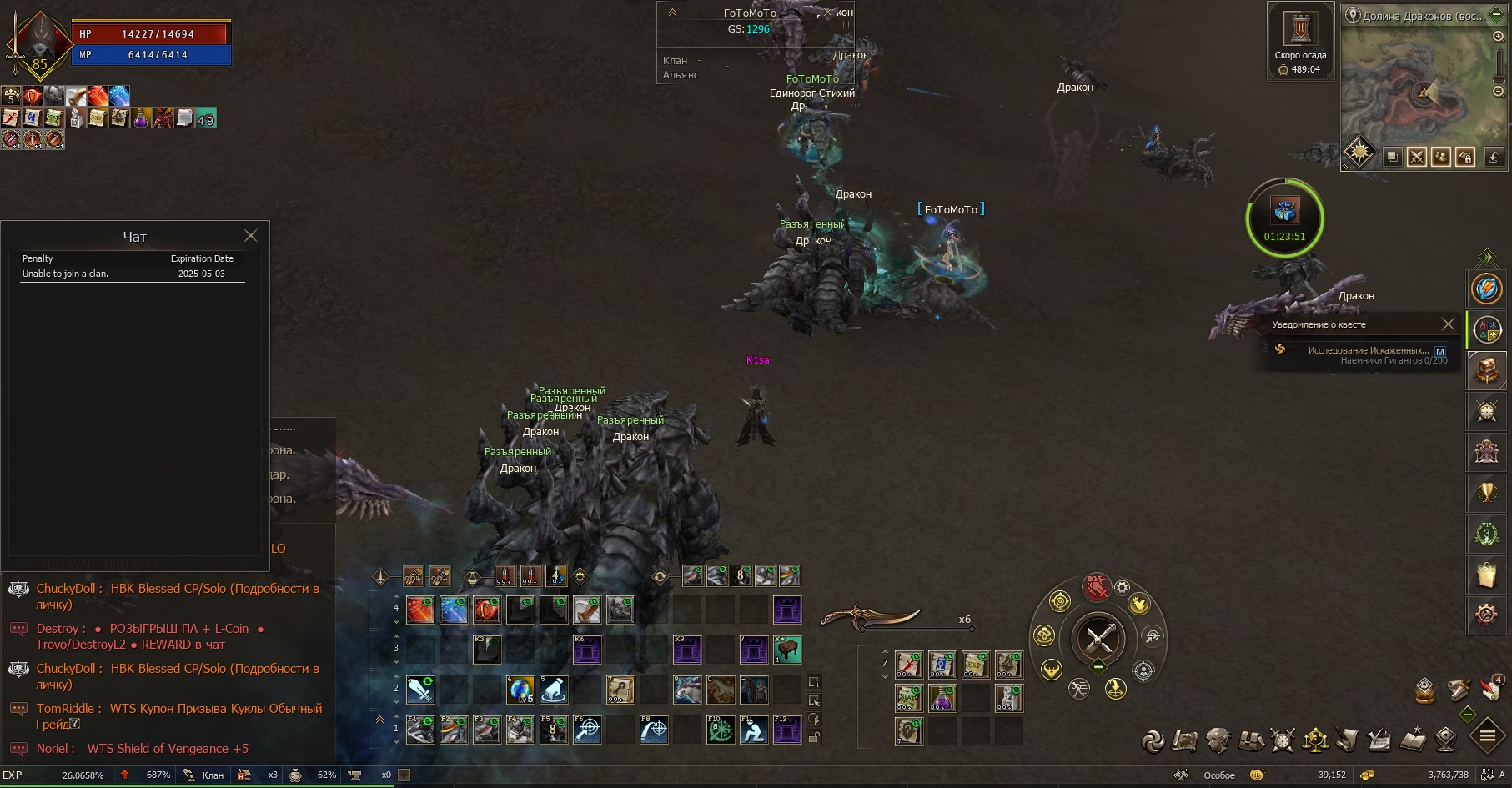
Task: Zoom out on the minimap
Action: [1498, 92]
